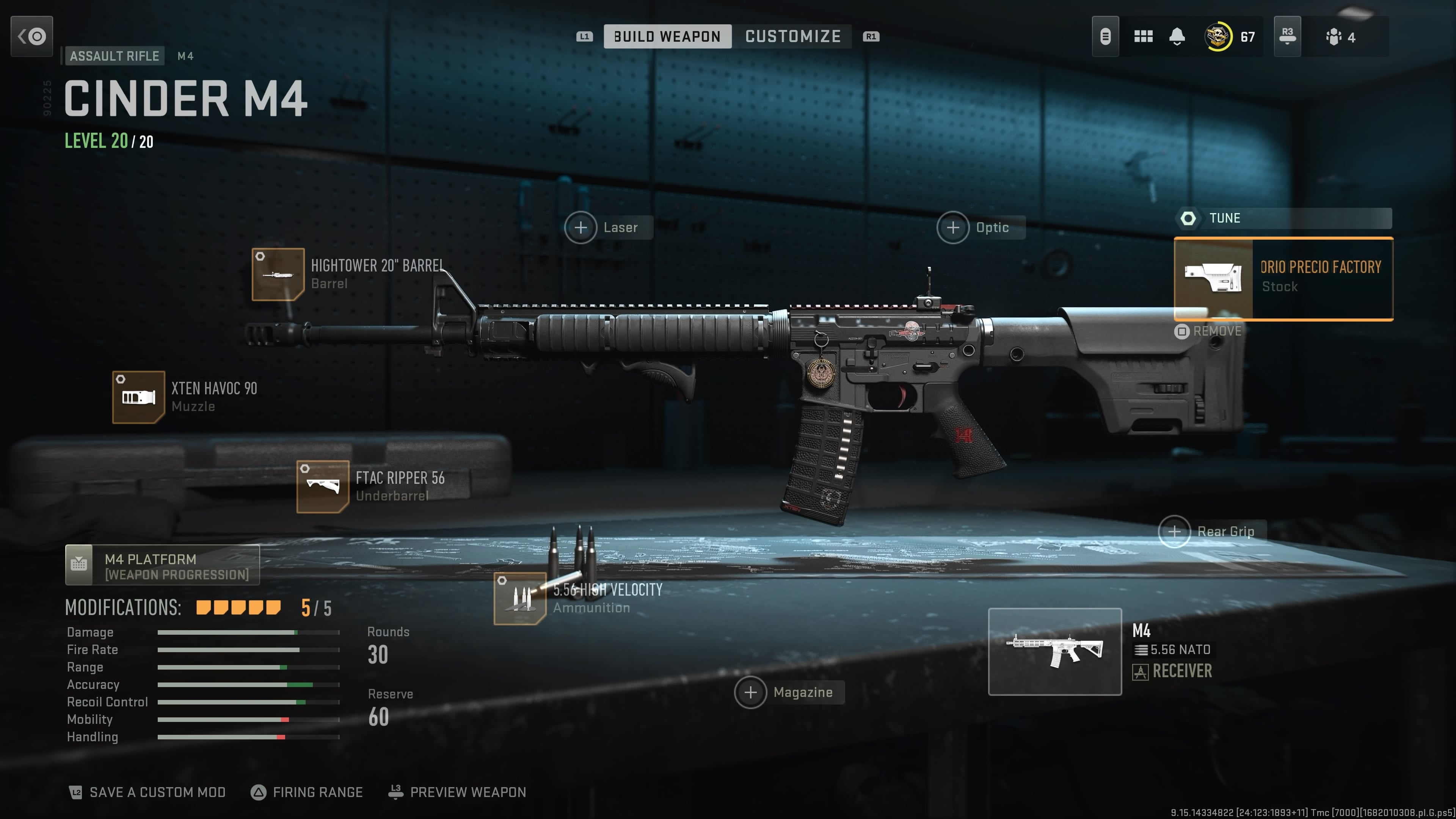Screen dimensions: 1456x819
Task: Save a custom mod
Action: (147, 792)
